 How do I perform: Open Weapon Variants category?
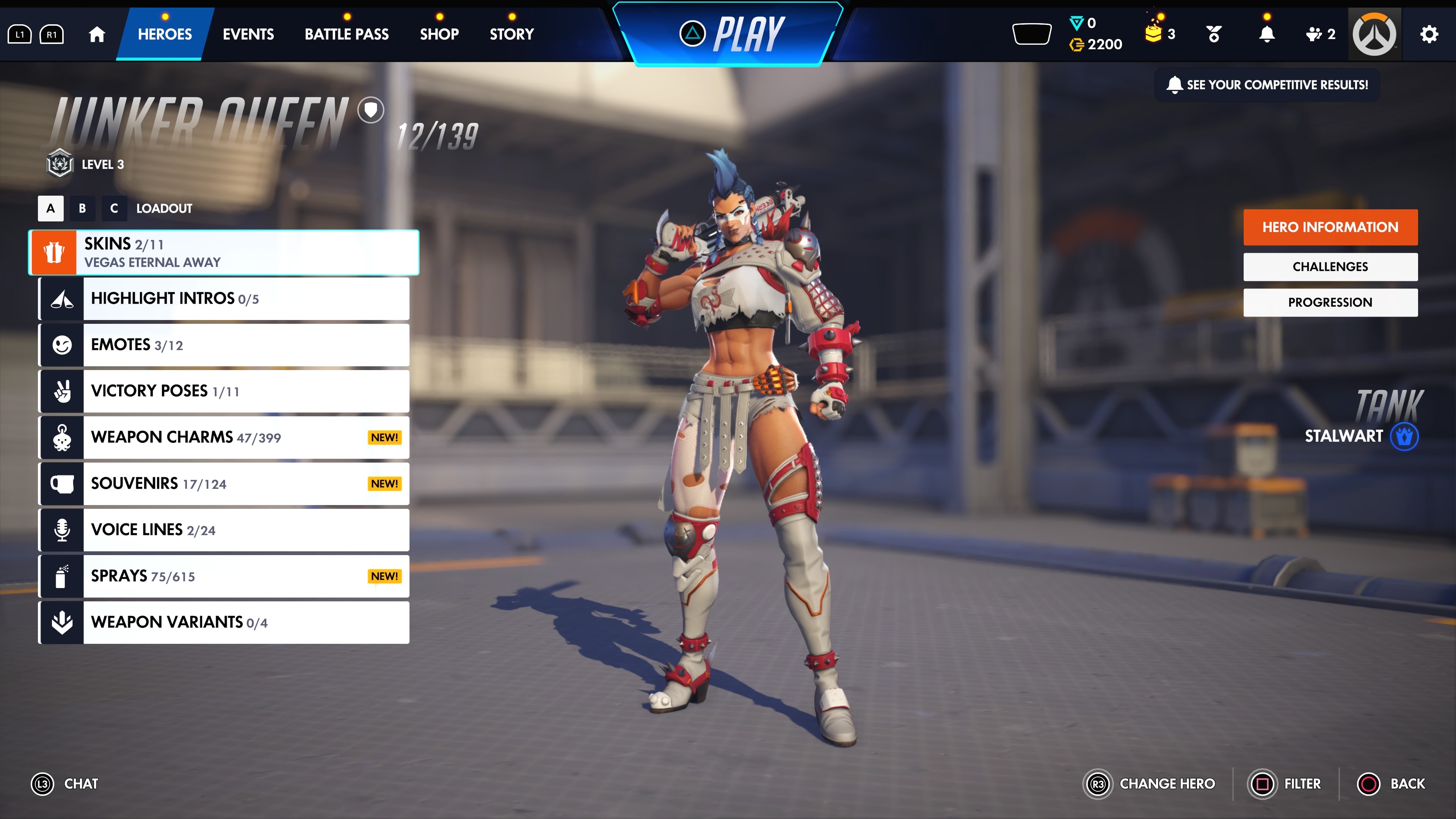pos(224,622)
